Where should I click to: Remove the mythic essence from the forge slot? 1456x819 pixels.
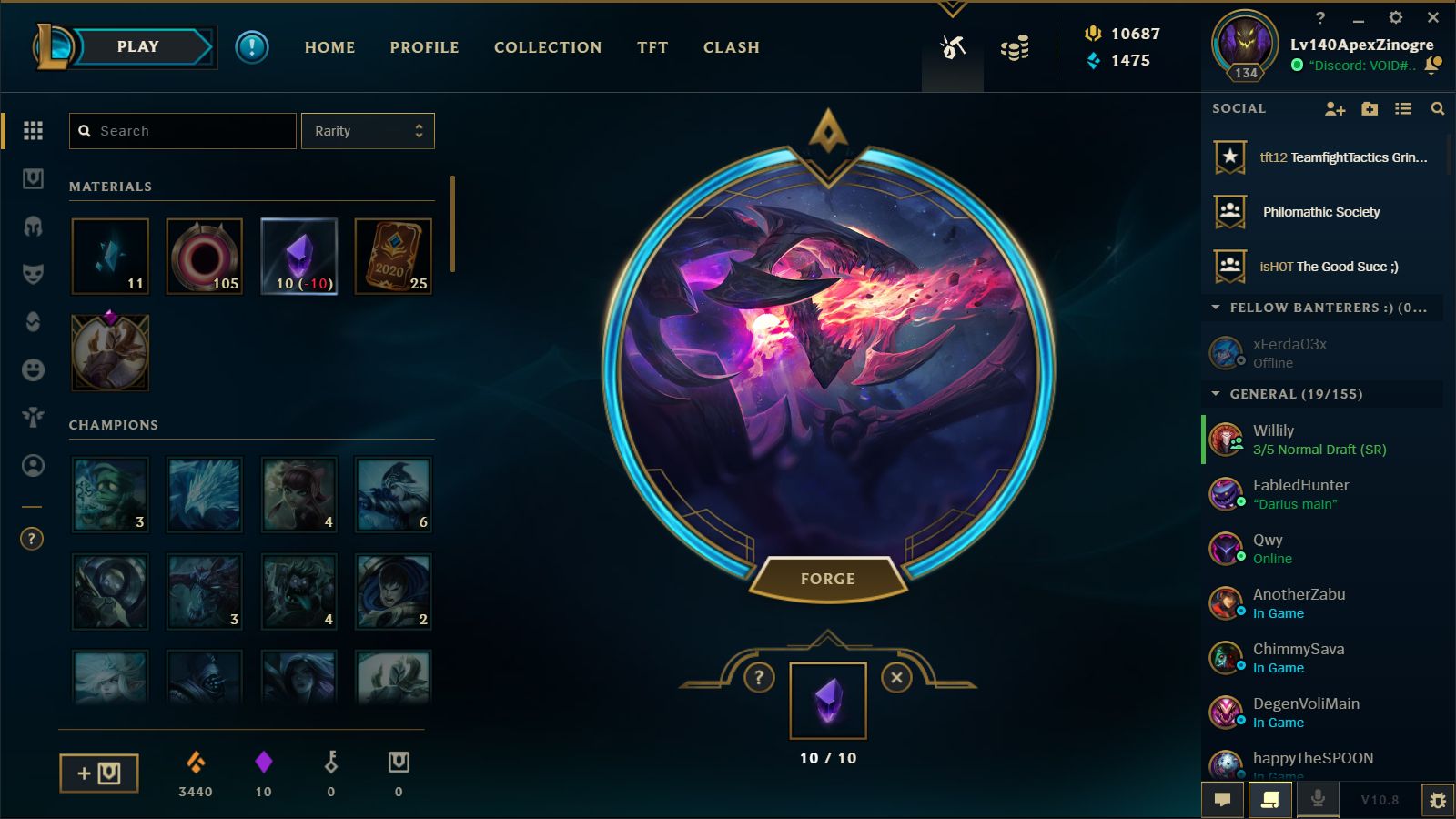(896, 678)
